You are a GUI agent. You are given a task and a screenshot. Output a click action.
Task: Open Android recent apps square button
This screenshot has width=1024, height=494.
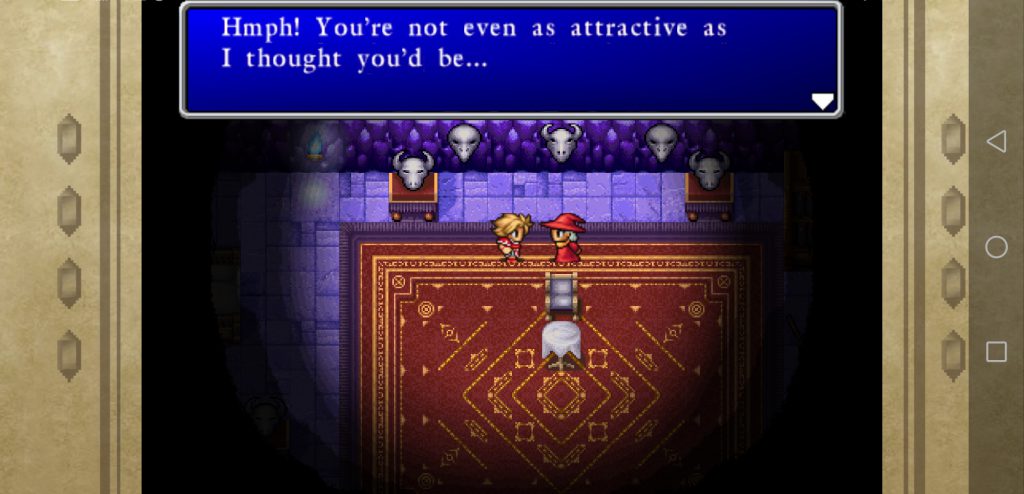[x=996, y=351]
